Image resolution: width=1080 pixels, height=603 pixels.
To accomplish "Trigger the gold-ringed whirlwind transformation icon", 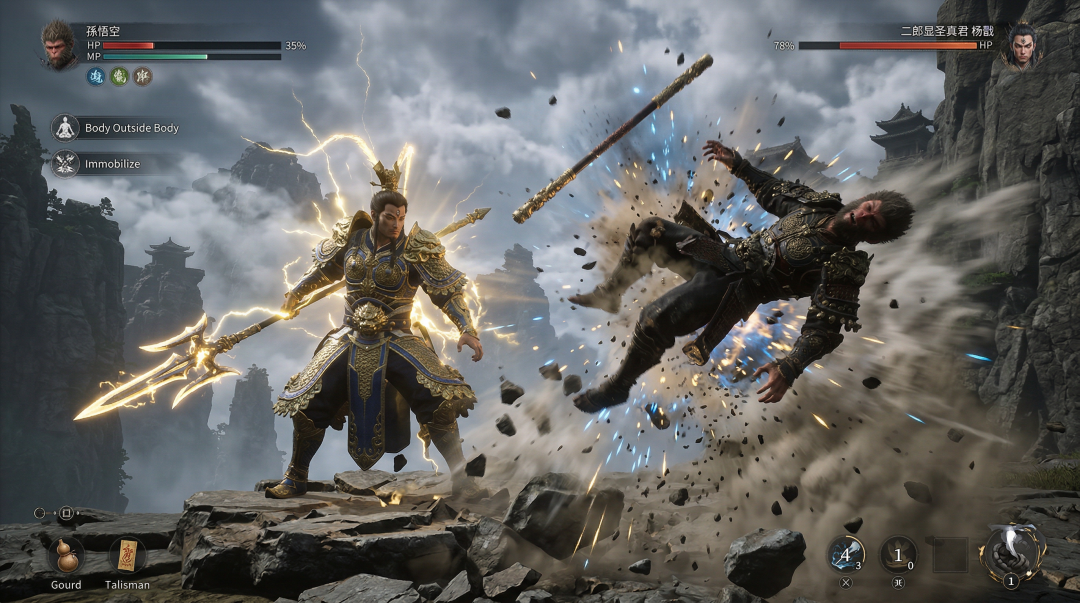I will tap(1012, 550).
